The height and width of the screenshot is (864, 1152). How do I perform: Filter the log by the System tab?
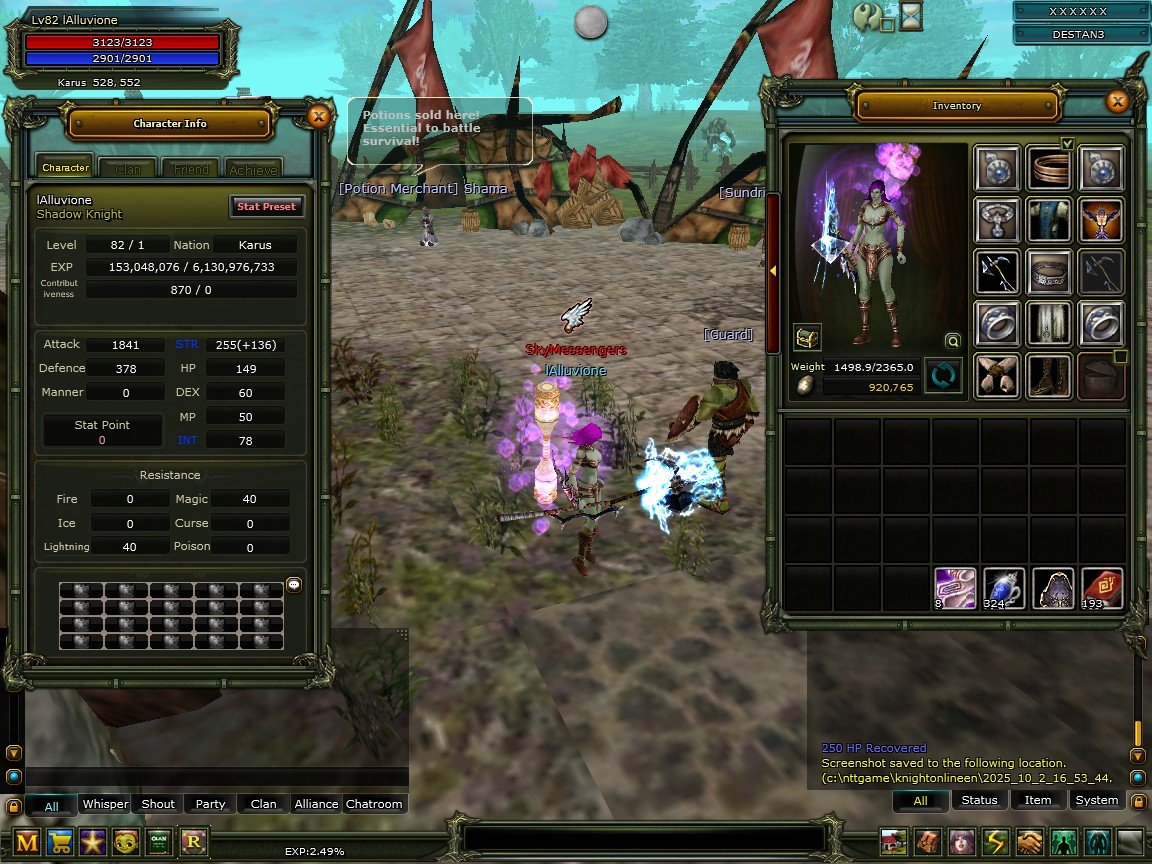(x=1096, y=800)
